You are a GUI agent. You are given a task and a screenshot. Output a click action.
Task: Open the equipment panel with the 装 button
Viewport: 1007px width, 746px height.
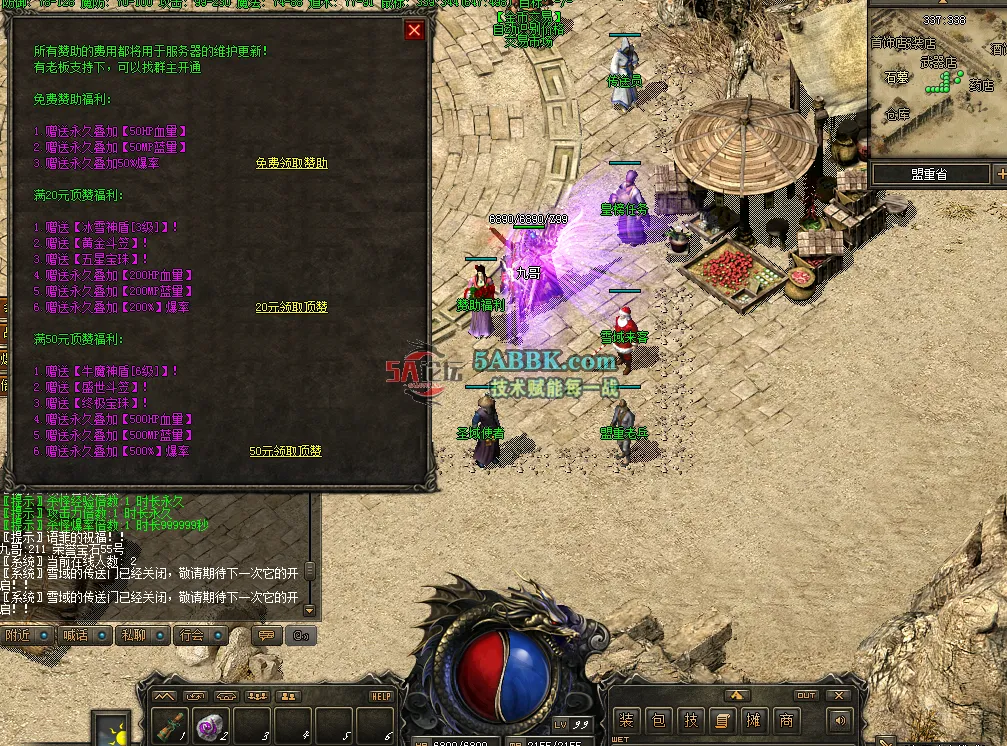click(x=626, y=720)
